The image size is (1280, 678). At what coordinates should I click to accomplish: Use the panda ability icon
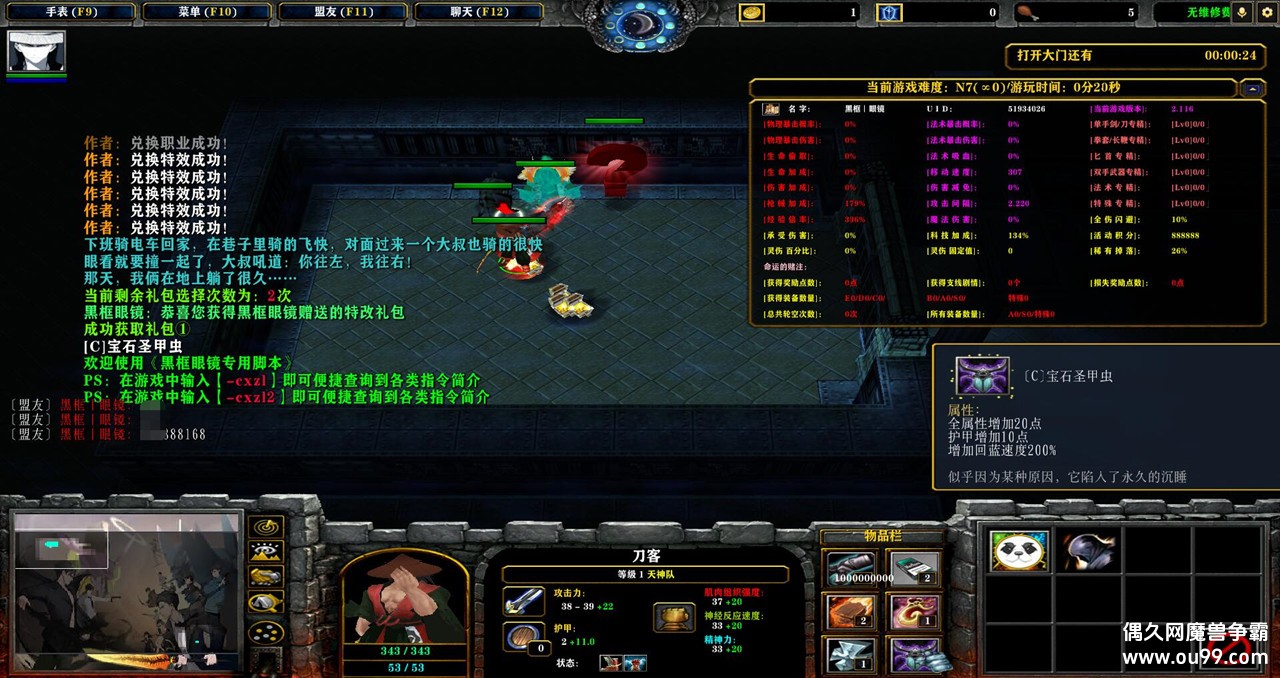(1019, 551)
